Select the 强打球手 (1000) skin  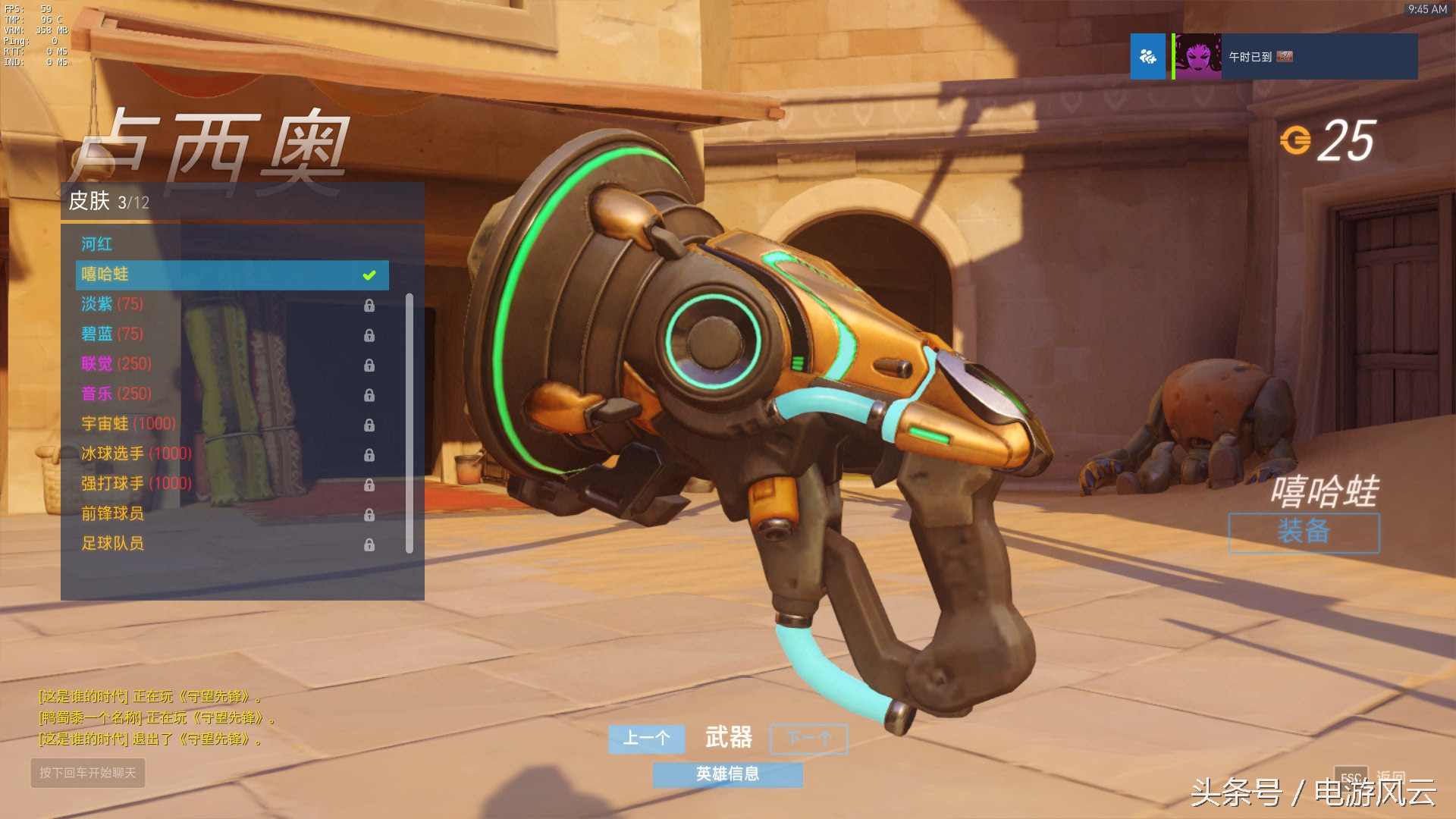click(136, 484)
